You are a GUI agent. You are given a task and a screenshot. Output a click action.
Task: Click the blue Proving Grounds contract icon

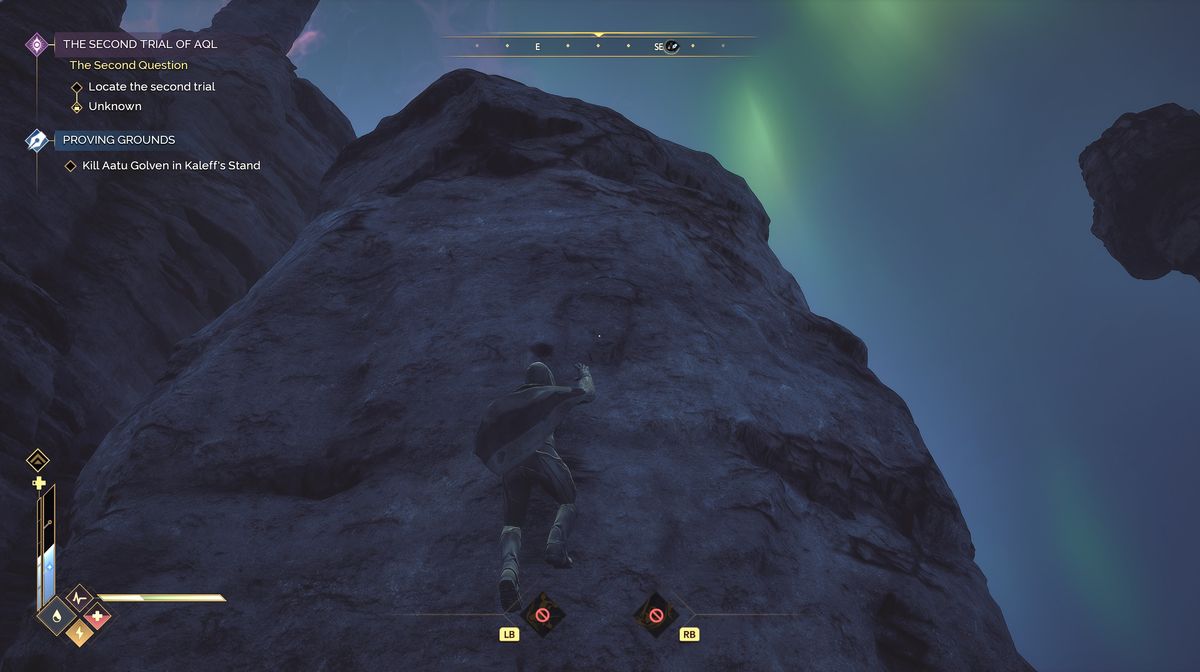click(37, 140)
